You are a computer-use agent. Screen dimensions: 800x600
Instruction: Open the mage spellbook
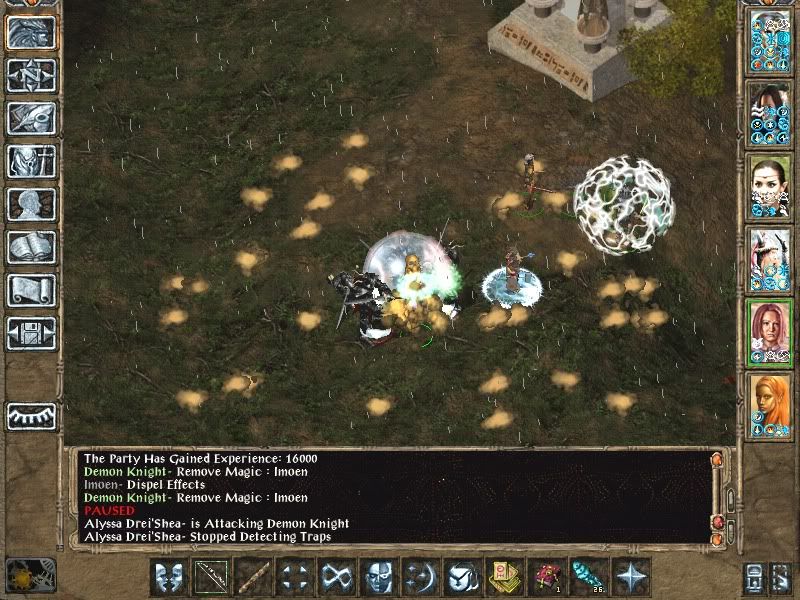pos(31,247)
